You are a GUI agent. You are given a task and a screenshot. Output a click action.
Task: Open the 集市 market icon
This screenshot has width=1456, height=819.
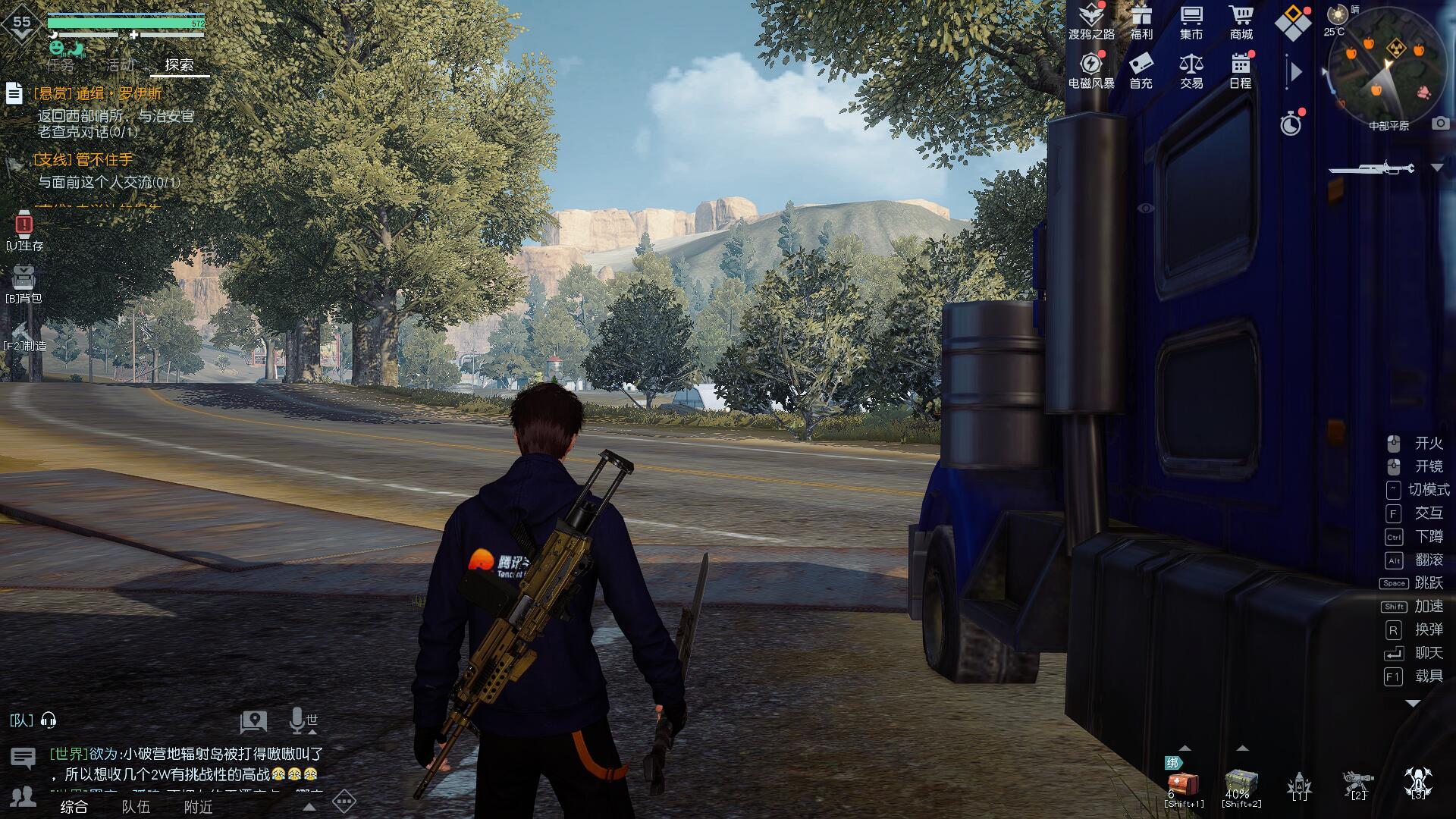[x=1191, y=21]
